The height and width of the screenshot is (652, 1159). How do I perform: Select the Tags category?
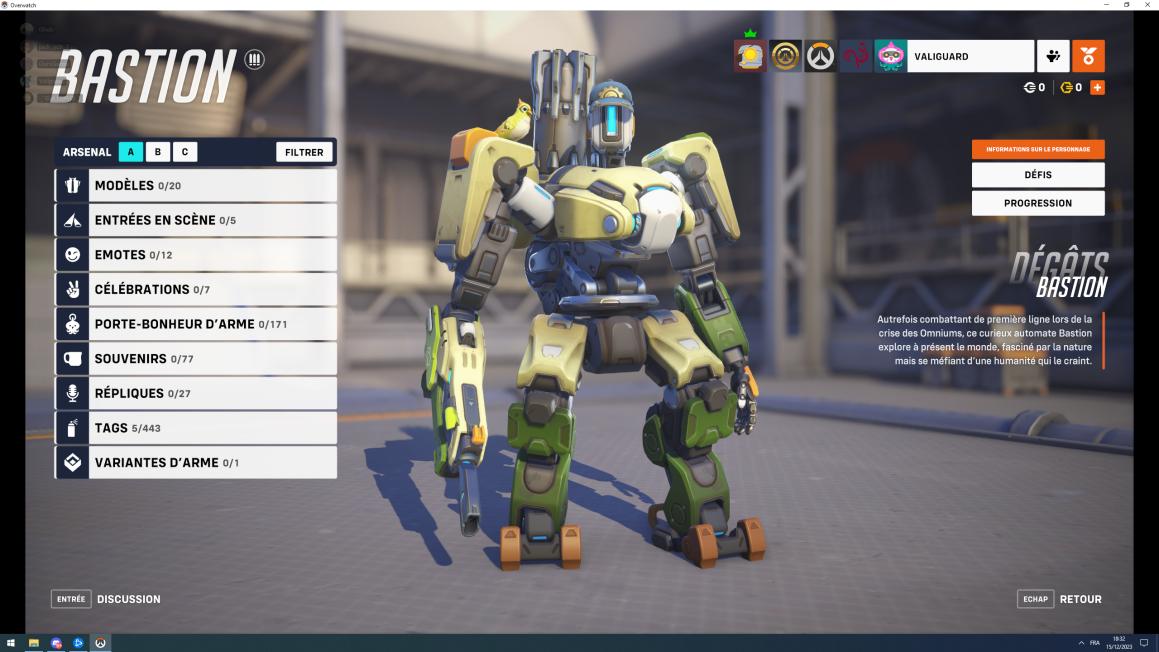[x=196, y=428]
